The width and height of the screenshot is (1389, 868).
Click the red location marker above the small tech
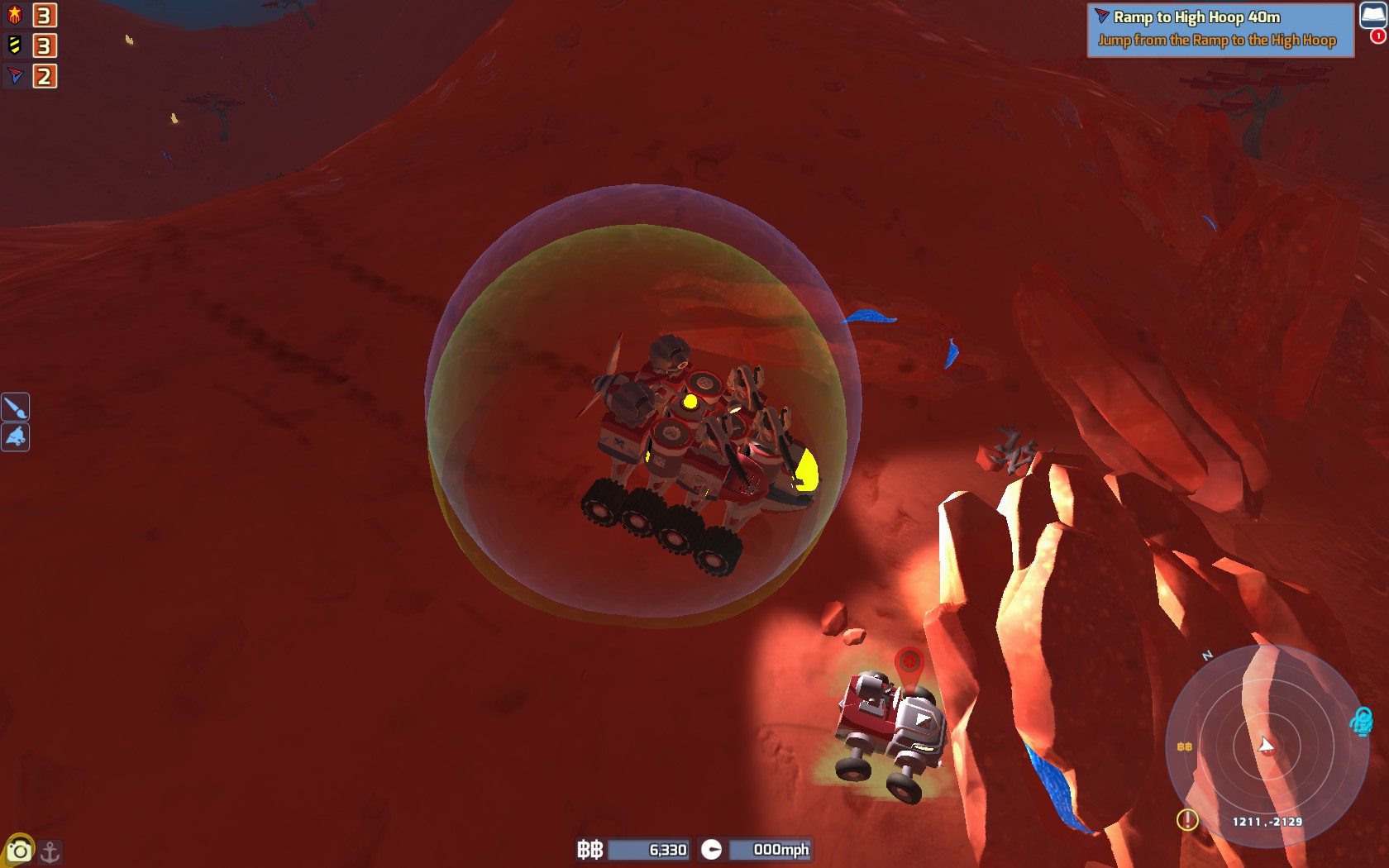click(909, 661)
